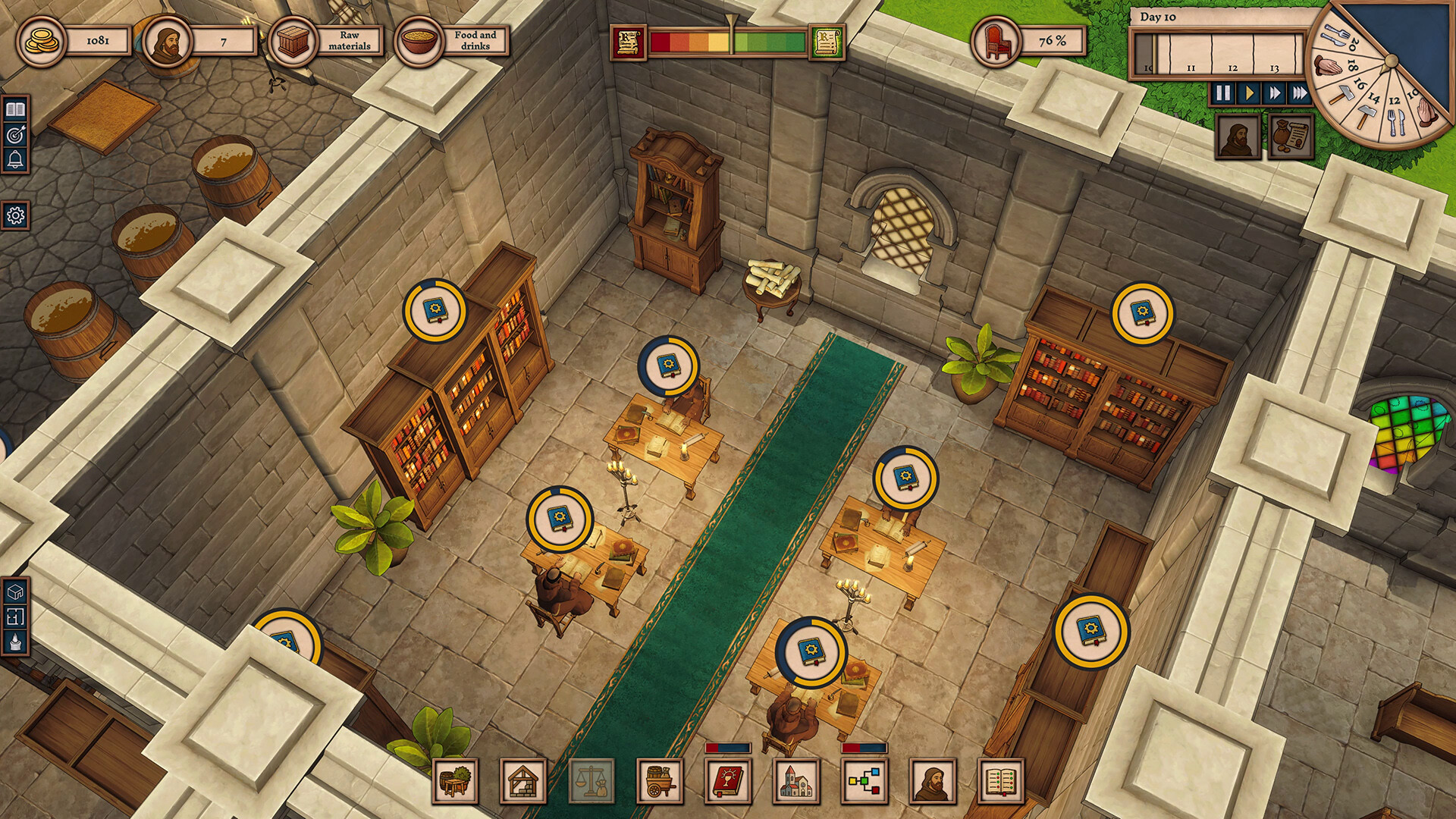
Task: Toggle the 3D cube view mode
Action: 15,591
